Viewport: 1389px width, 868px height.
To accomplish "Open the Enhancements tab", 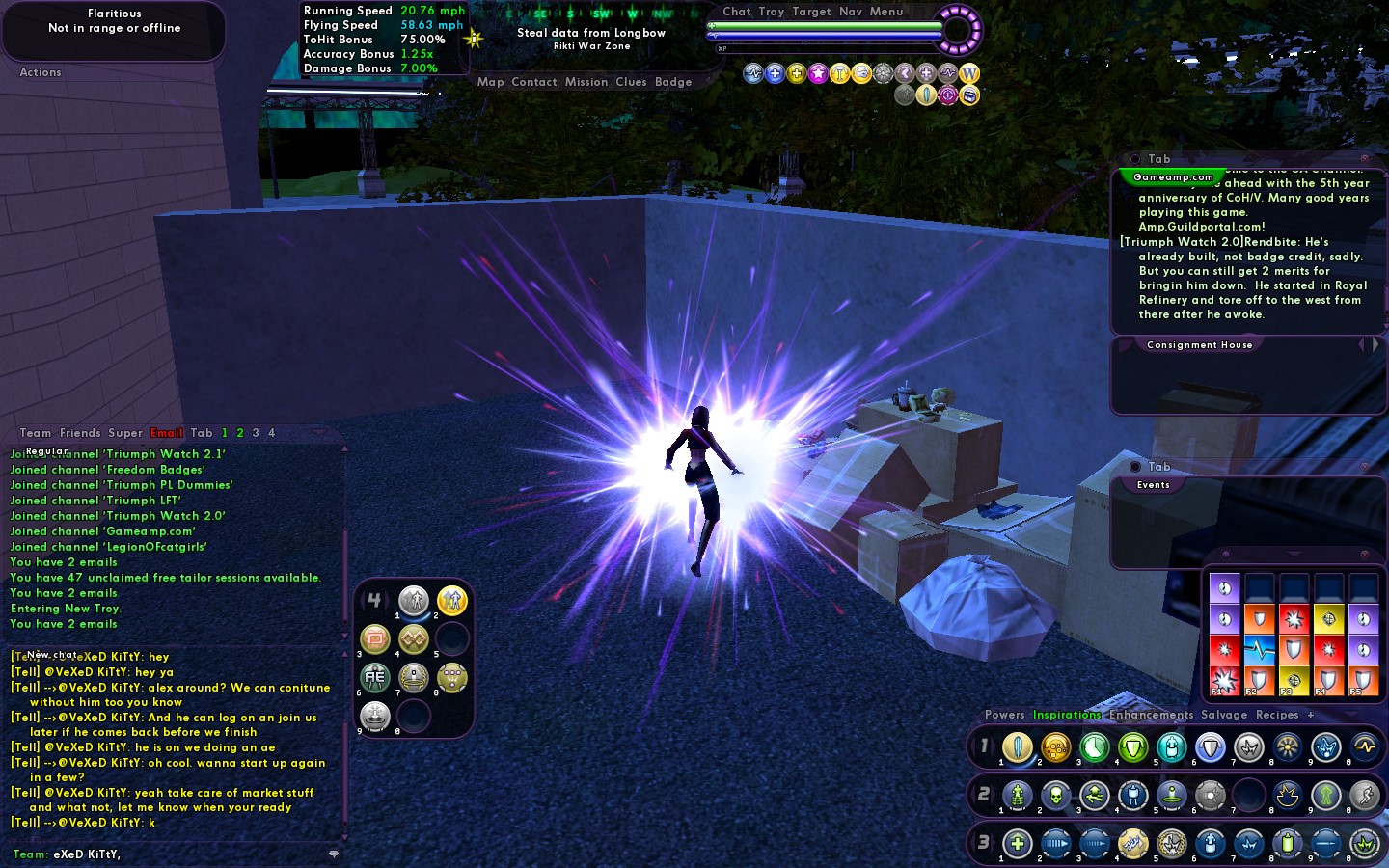I will tap(1151, 715).
